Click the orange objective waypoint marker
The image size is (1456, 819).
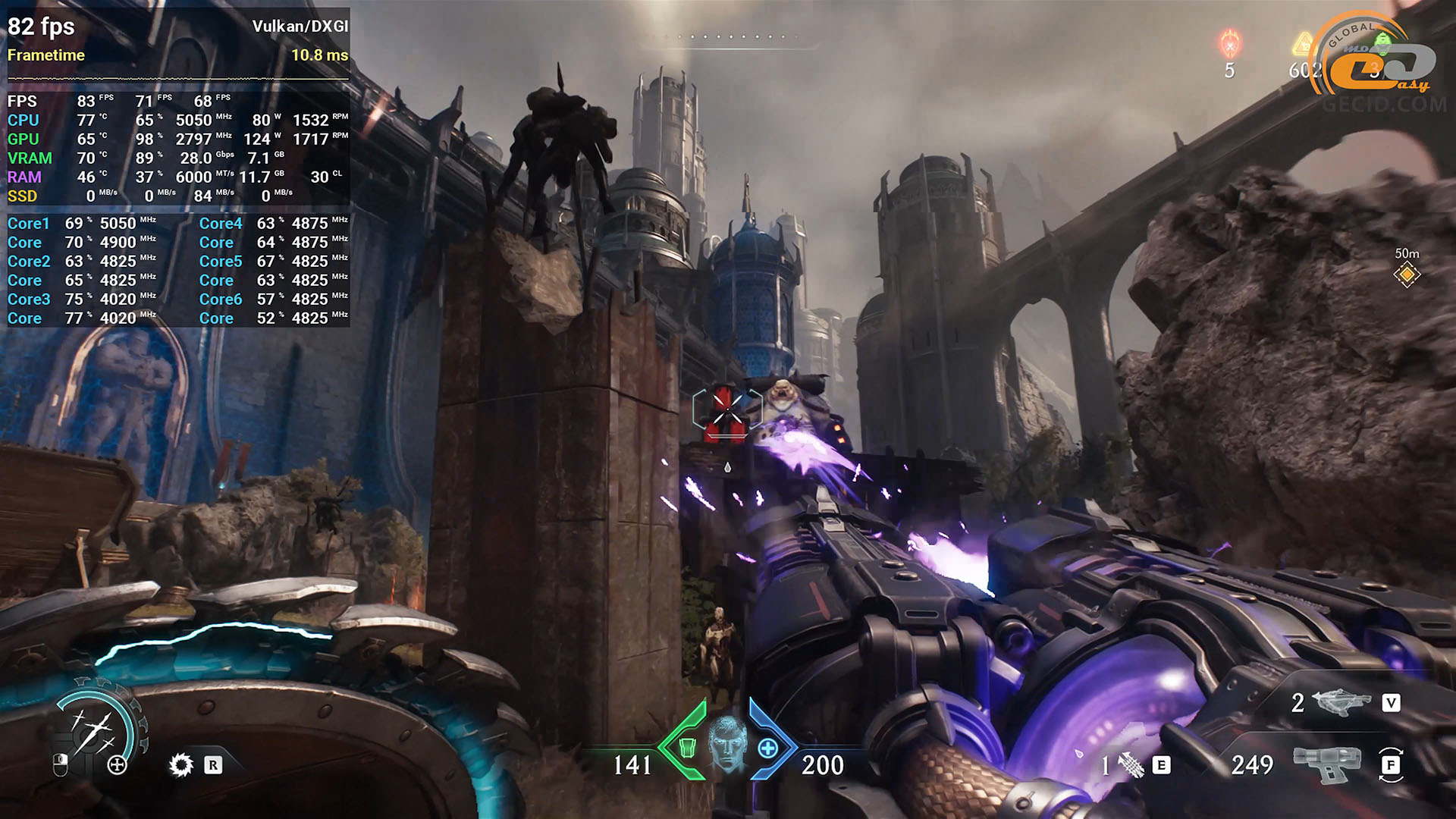tap(1407, 275)
